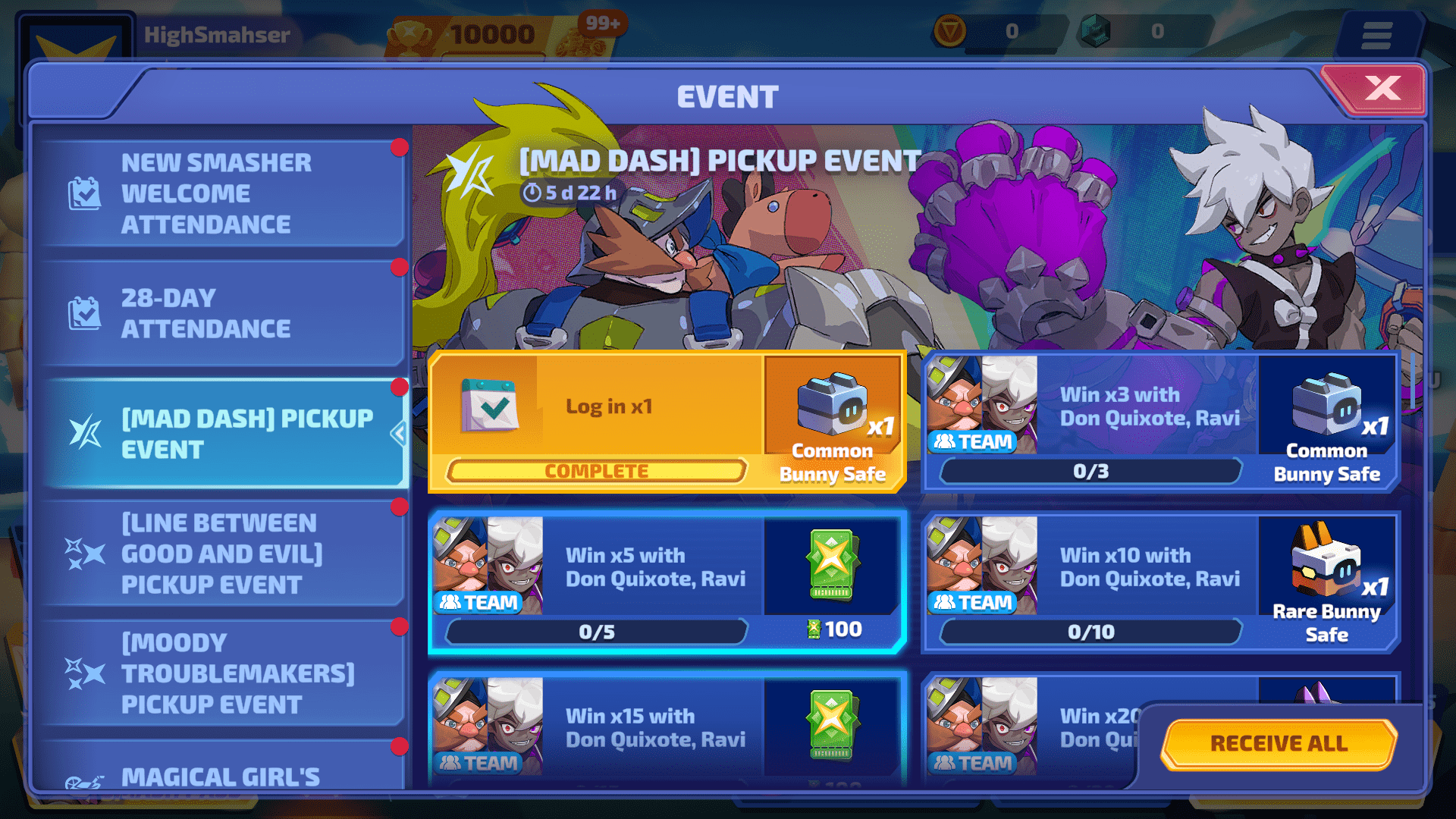Open the hamburger menu
This screenshot has height=819, width=1456.
(1376, 35)
